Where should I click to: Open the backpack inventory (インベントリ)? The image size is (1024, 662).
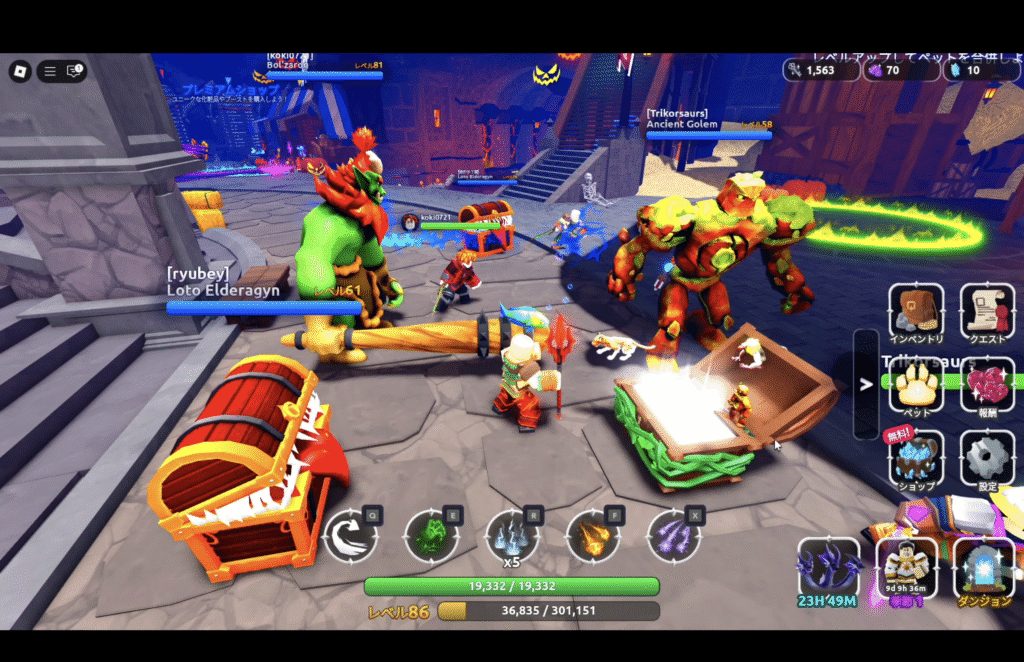point(915,310)
